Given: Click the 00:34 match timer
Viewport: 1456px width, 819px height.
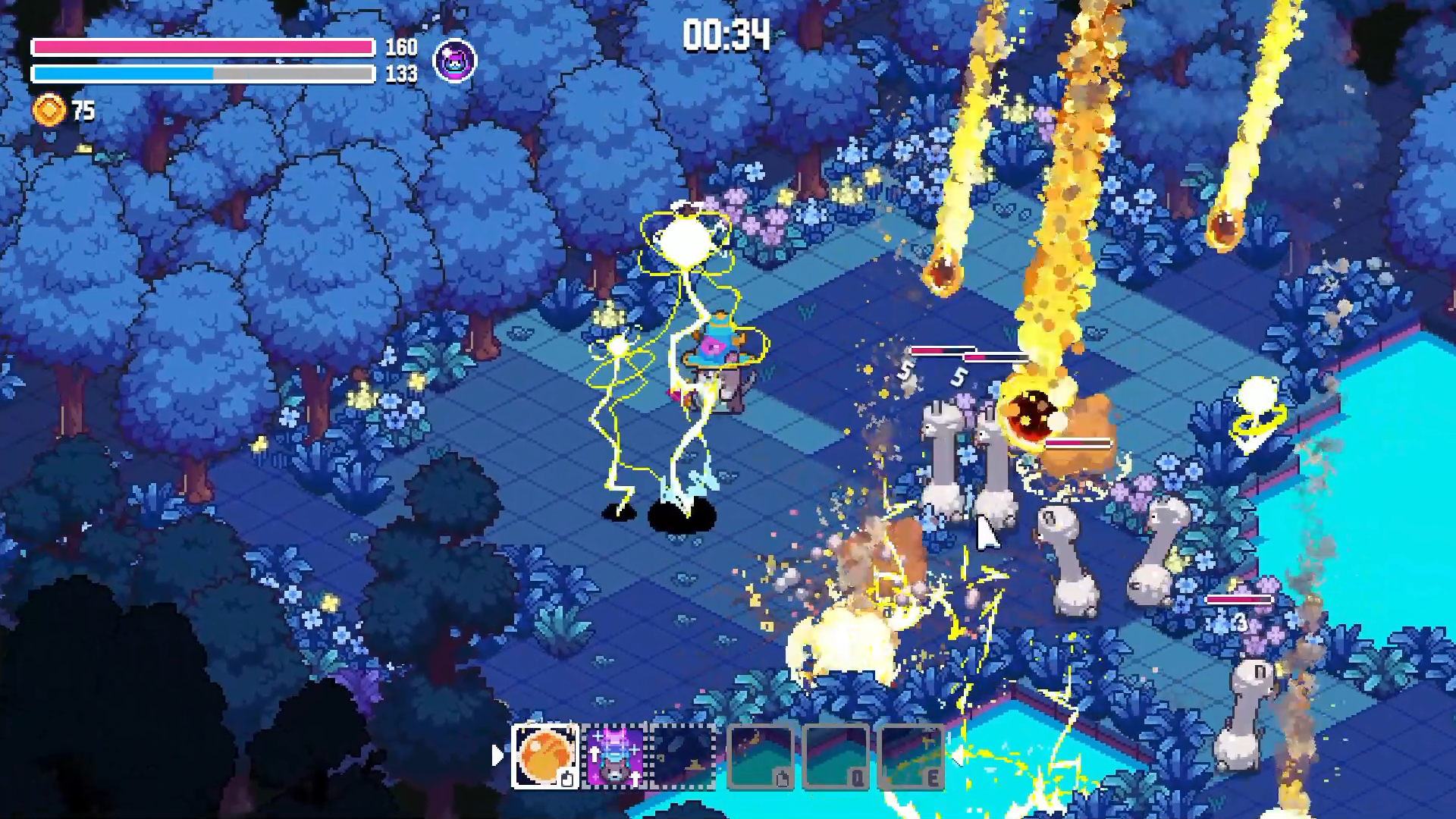Looking at the screenshot, I should pos(724,33).
